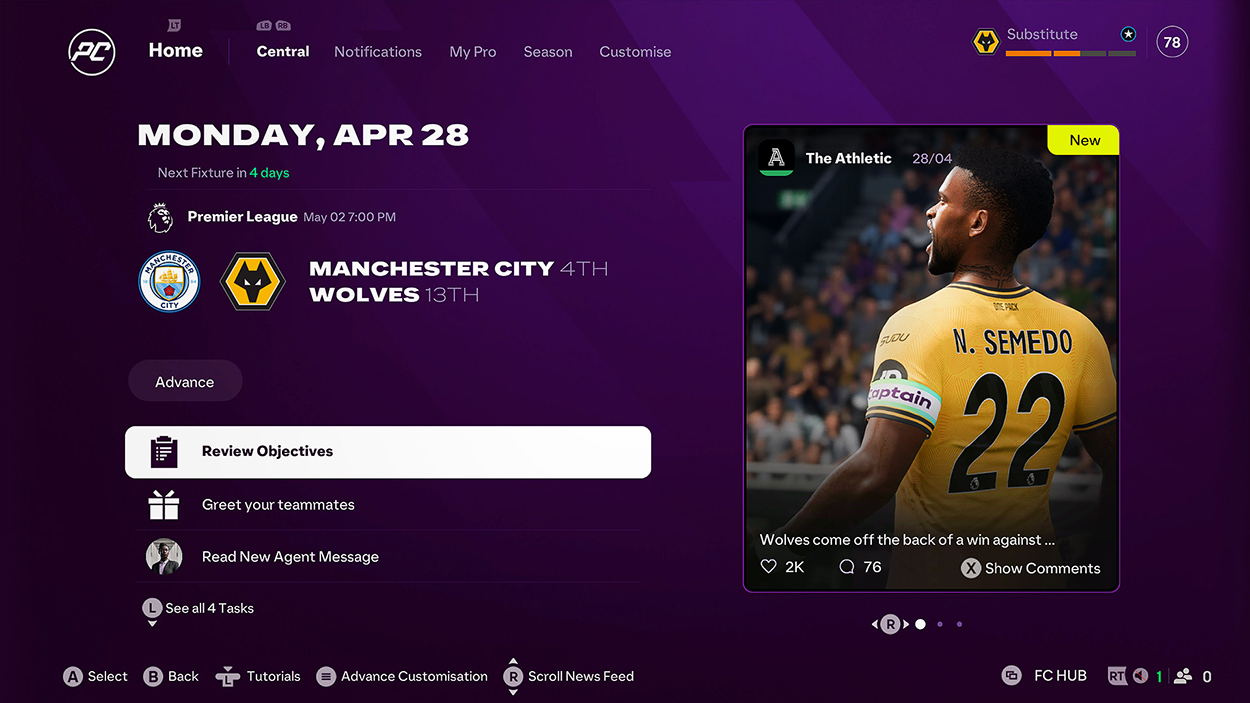
Task: Open the Customise tab
Action: point(635,52)
